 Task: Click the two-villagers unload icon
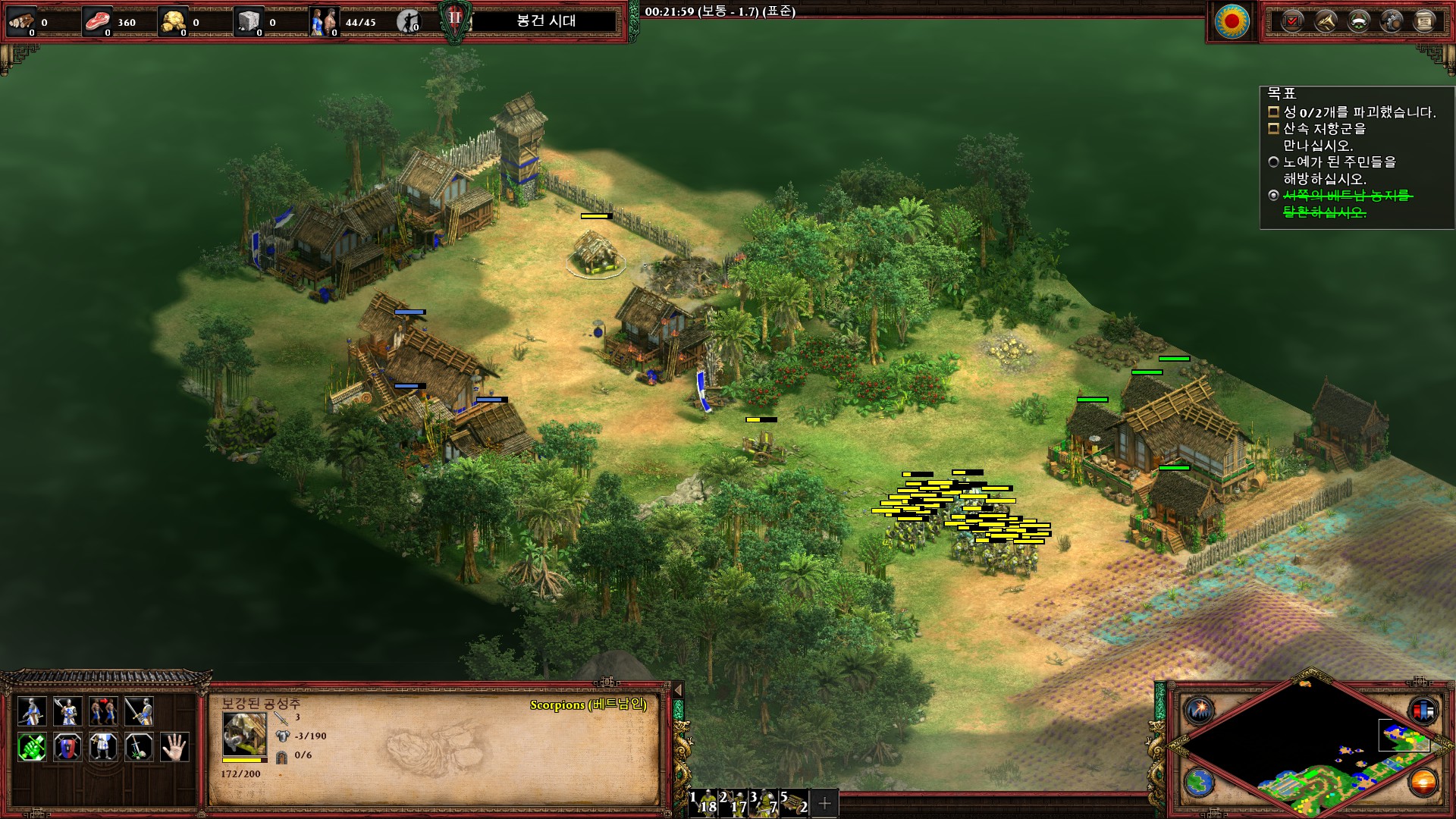coord(103,711)
